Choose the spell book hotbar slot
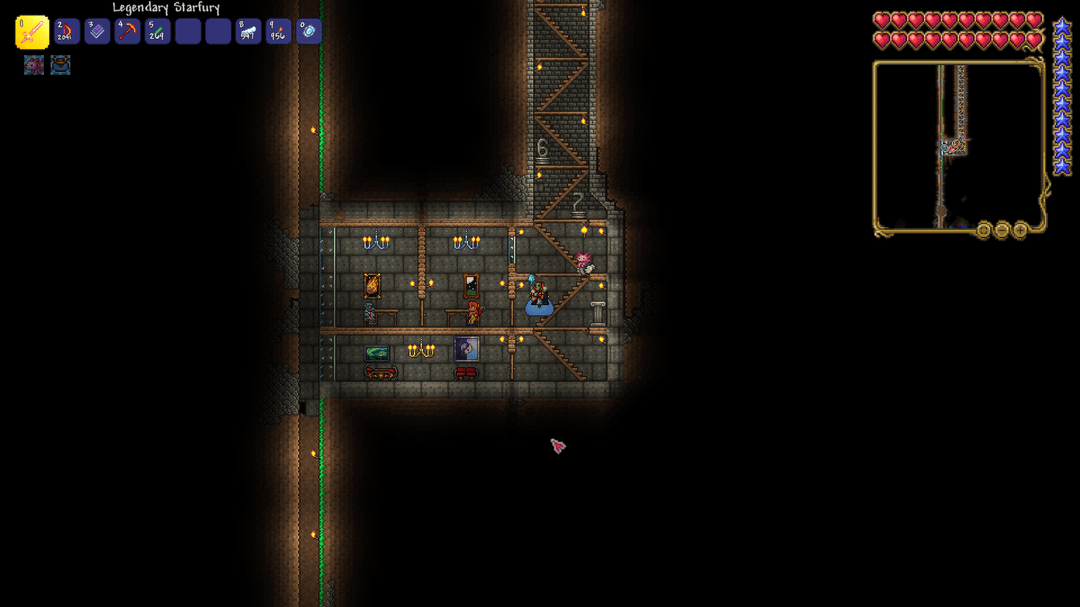1080x607 pixels. point(97,32)
